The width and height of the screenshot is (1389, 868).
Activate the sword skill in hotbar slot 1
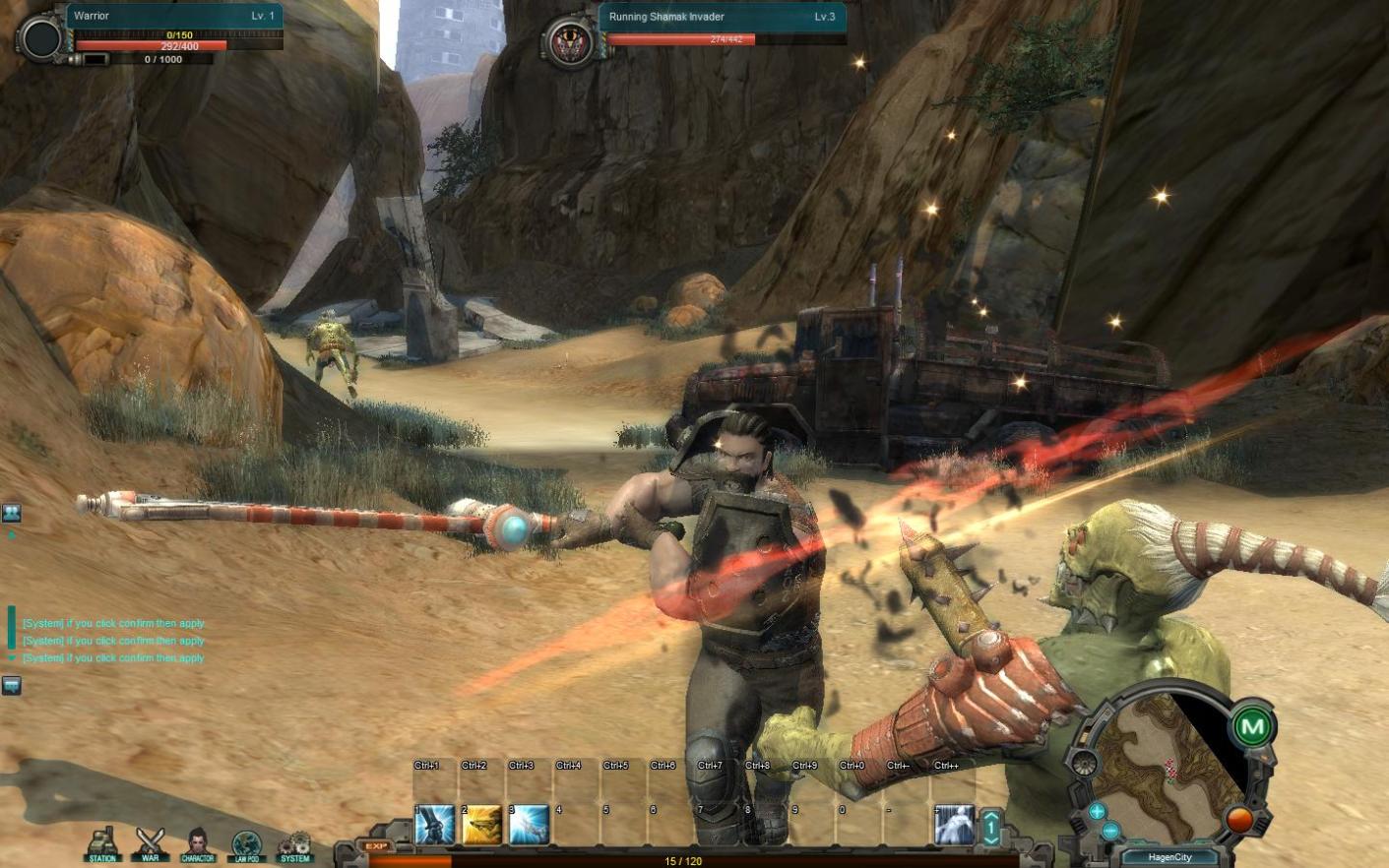(434, 825)
